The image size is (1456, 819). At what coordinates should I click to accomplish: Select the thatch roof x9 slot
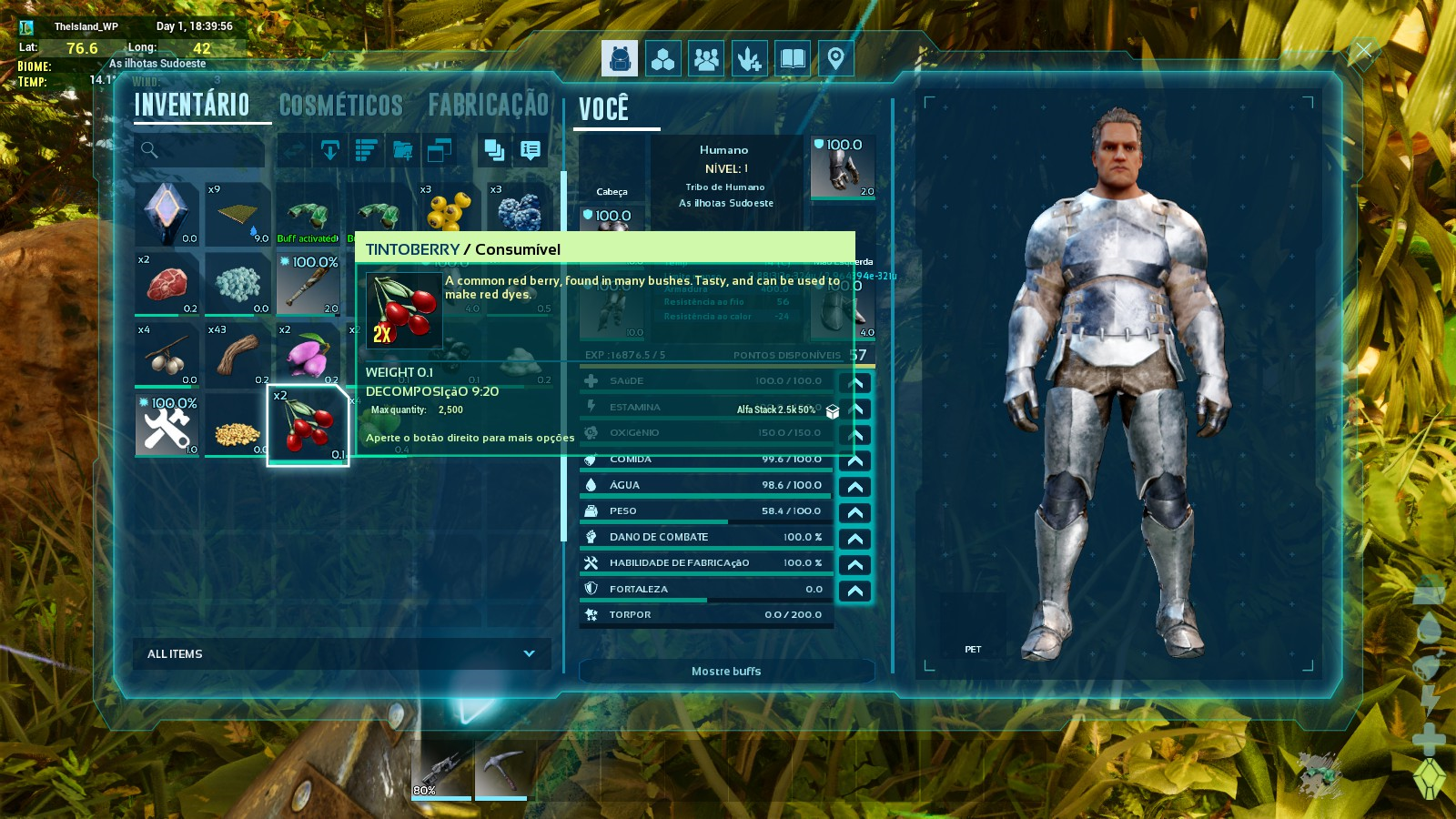coord(238,215)
